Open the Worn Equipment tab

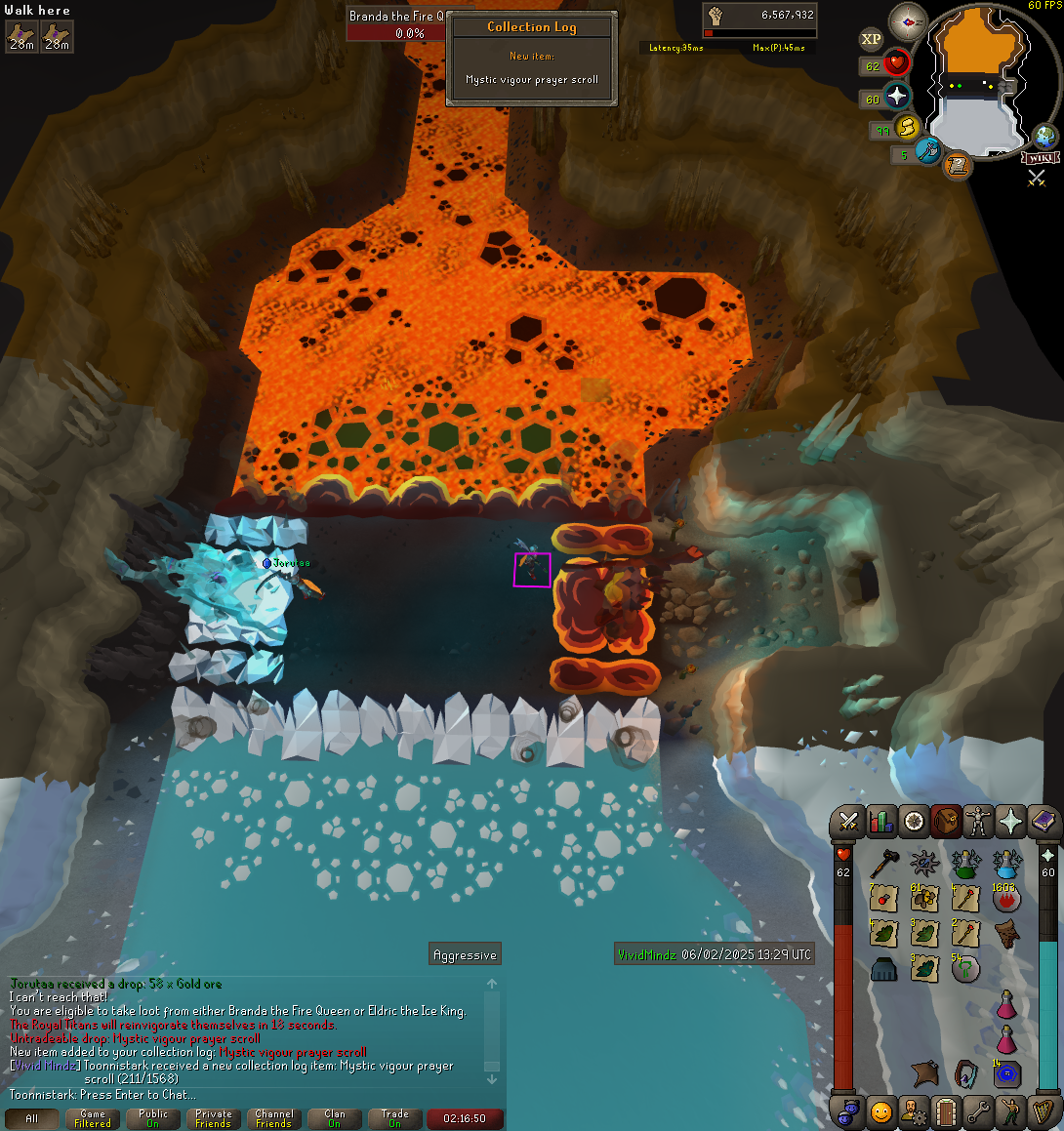point(978,822)
